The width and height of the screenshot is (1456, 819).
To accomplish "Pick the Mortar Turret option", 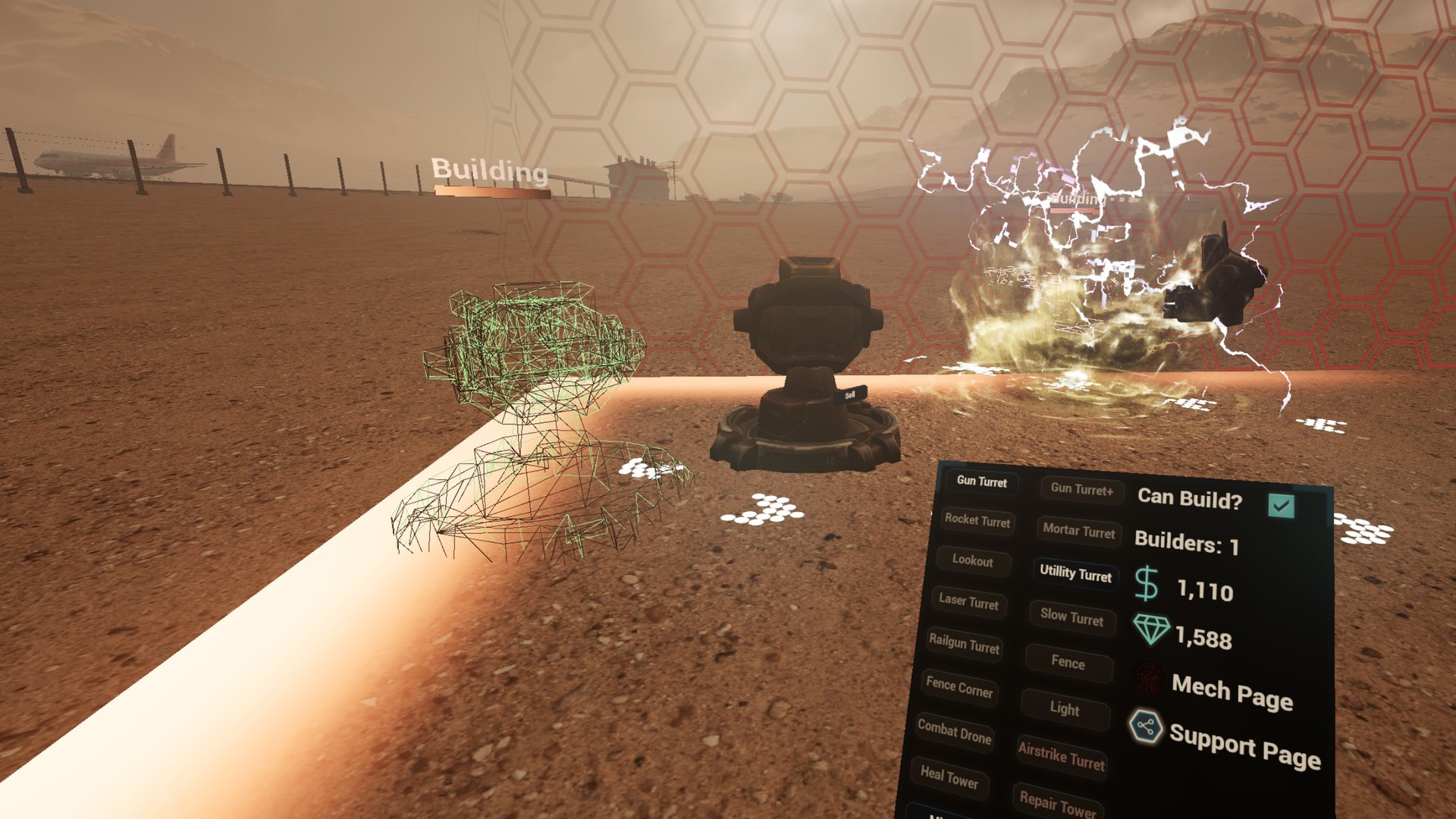I will (1078, 532).
